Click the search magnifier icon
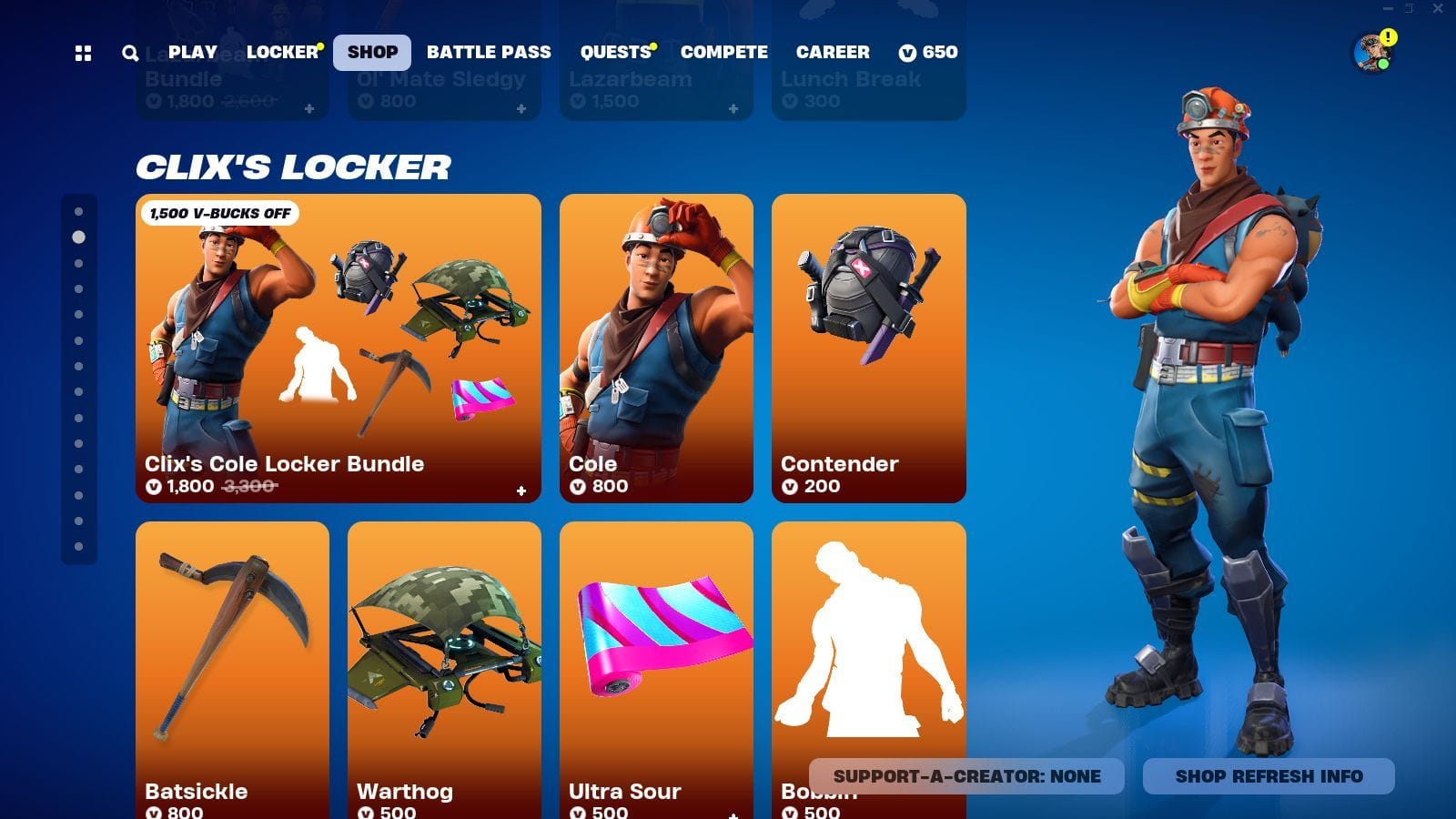Image resolution: width=1456 pixels, height=819 pixels. click(128, 53)
